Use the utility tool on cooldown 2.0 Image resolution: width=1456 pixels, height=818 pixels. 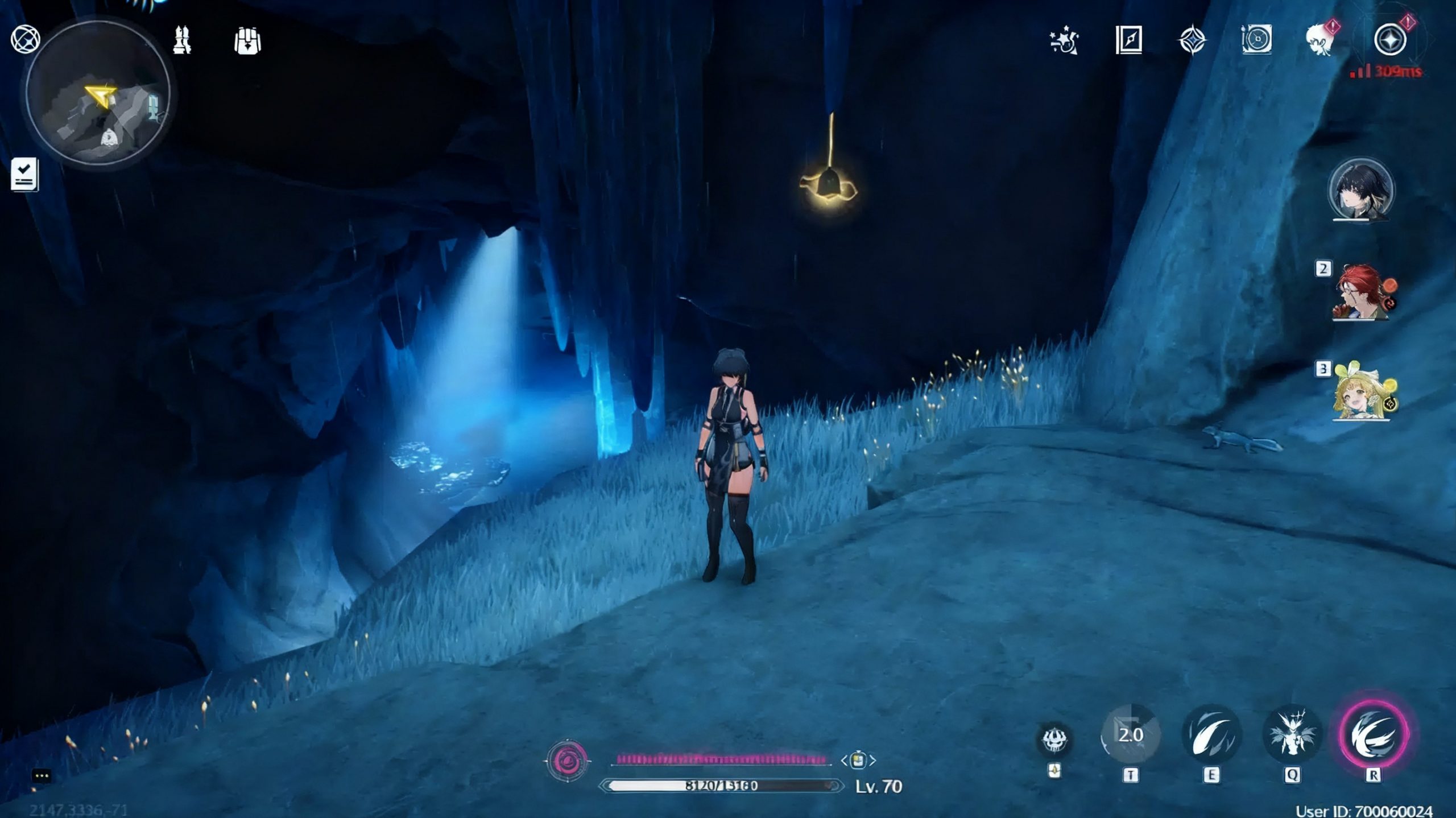[1131, 735]
